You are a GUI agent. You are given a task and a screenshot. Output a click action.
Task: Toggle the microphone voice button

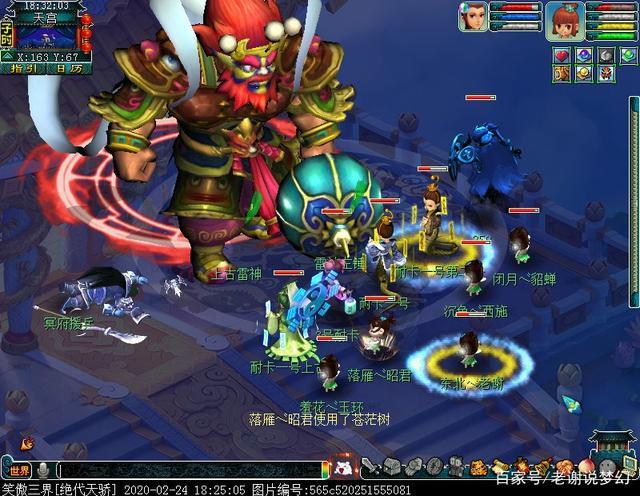[44, 469]
